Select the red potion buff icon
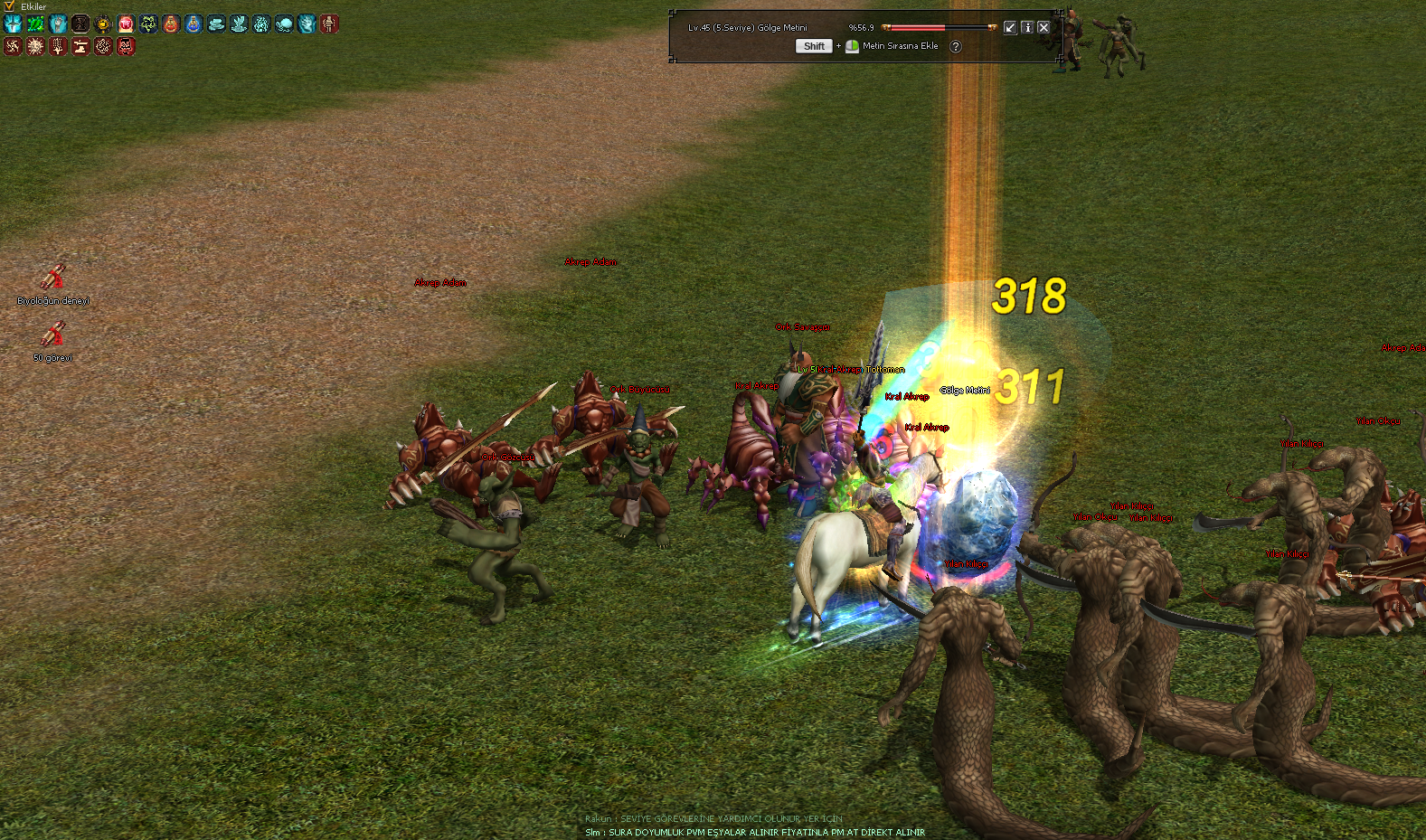Image resolution: width=1426 pixels, height=840 pixels. click(x=171, y=24)
